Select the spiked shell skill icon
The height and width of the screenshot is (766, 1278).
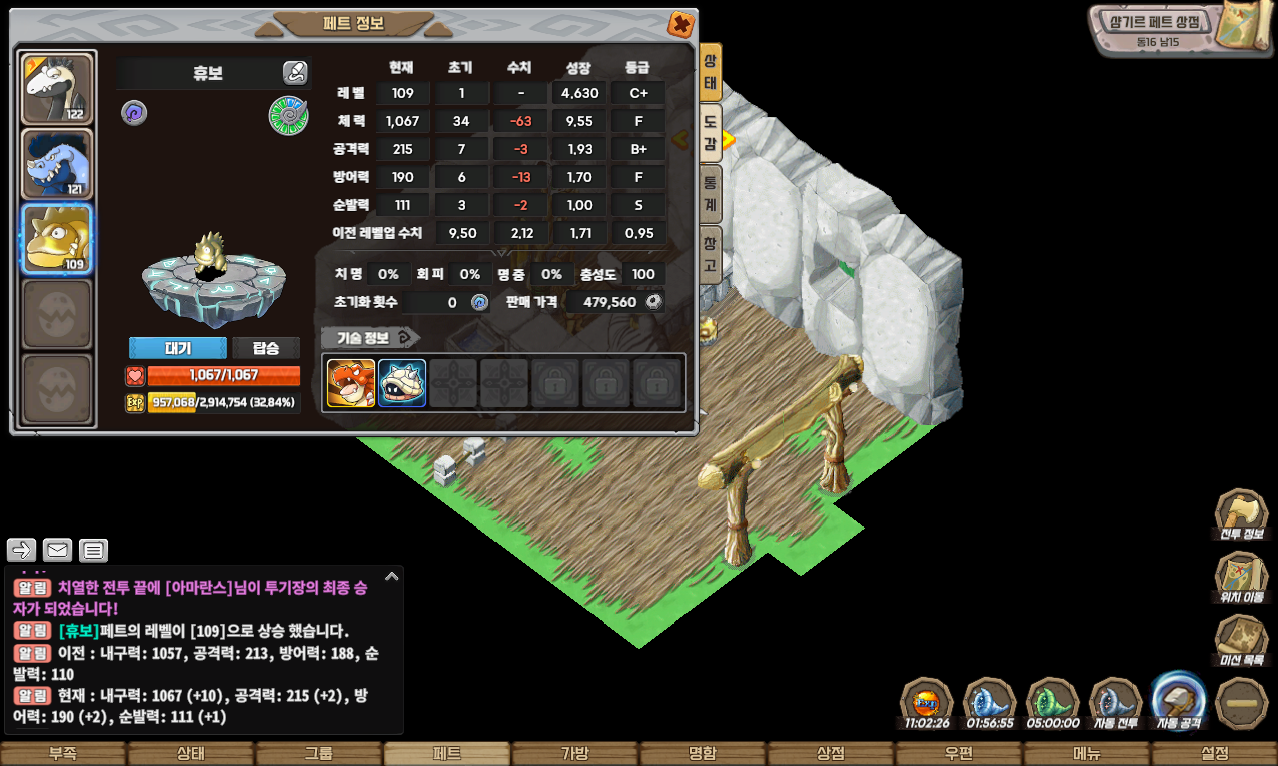(402, 383)
